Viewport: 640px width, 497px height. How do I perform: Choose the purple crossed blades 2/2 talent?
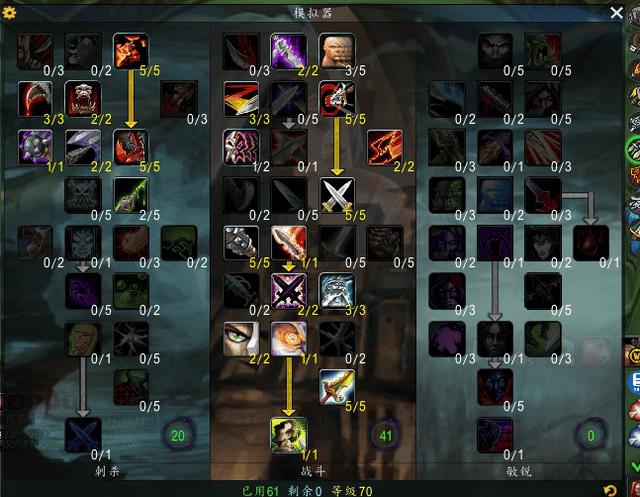click(x=288, y=290)
